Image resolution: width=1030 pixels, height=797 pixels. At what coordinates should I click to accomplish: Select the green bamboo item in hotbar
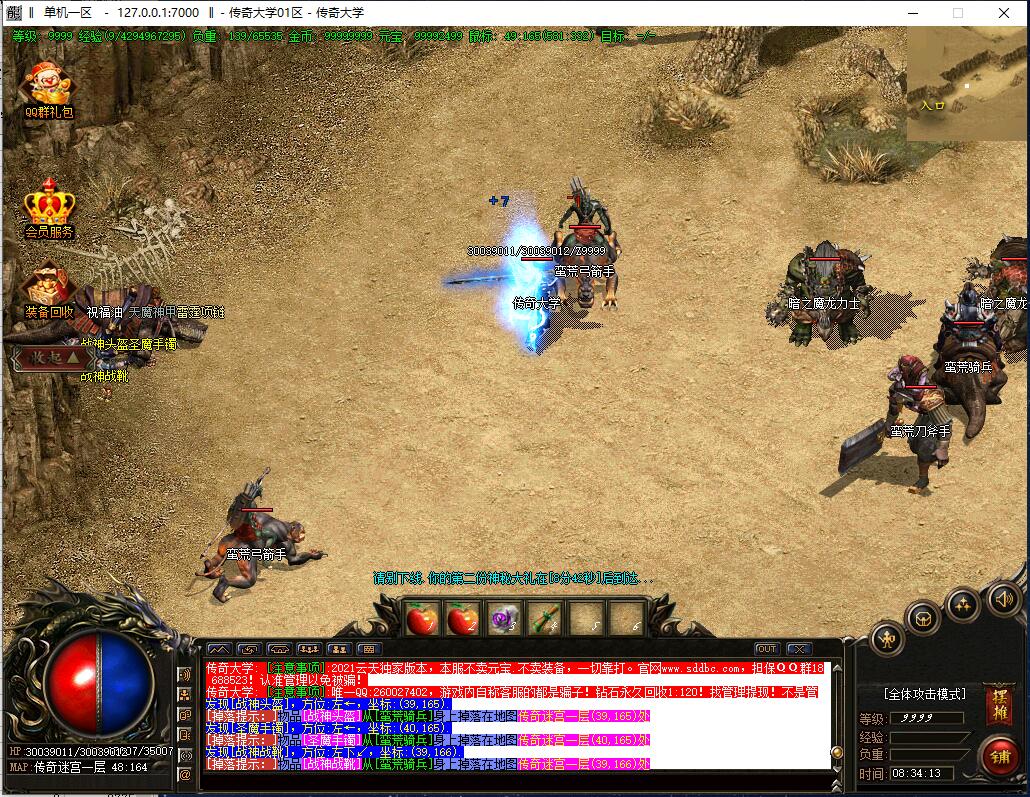pyautogui.click(x=543, y=620)
